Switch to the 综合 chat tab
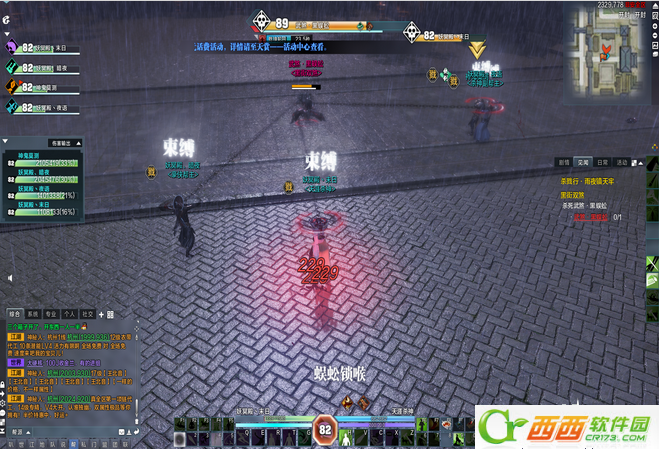The height and width of the screenshot is (449, 659). tap(14, 313)
